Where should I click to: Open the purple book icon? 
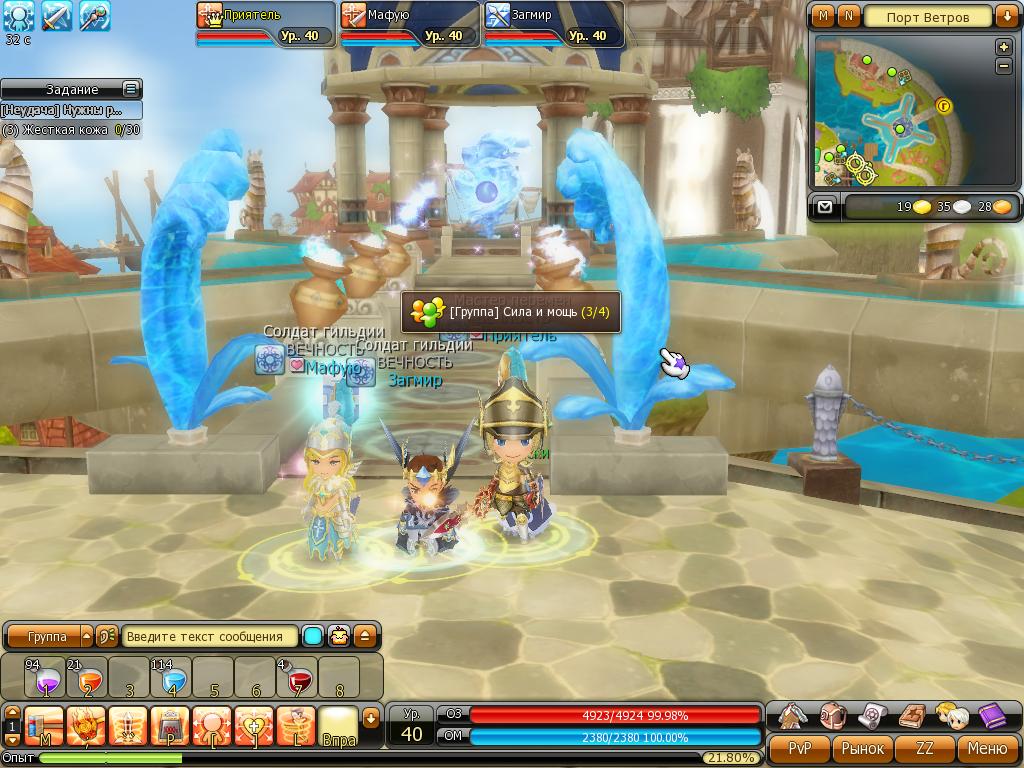[x=991, y=716]
